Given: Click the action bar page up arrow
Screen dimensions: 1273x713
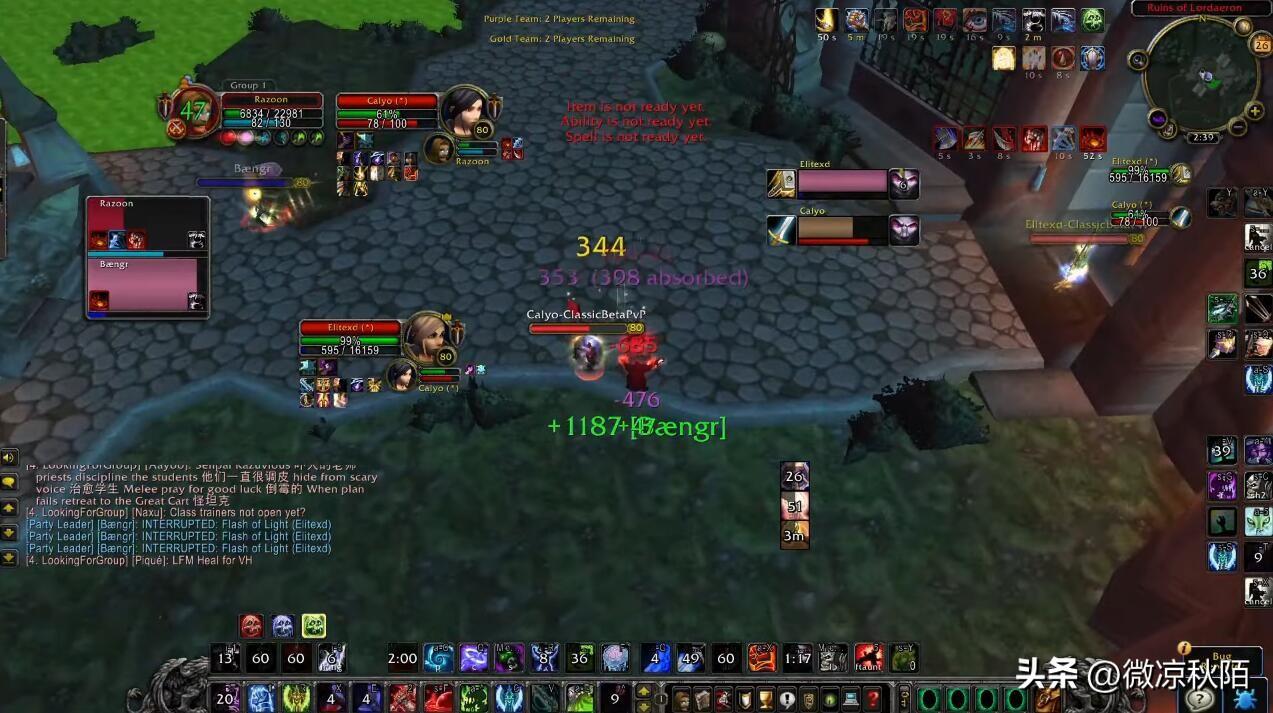Looking at the screenshot, I should (645, 691).
